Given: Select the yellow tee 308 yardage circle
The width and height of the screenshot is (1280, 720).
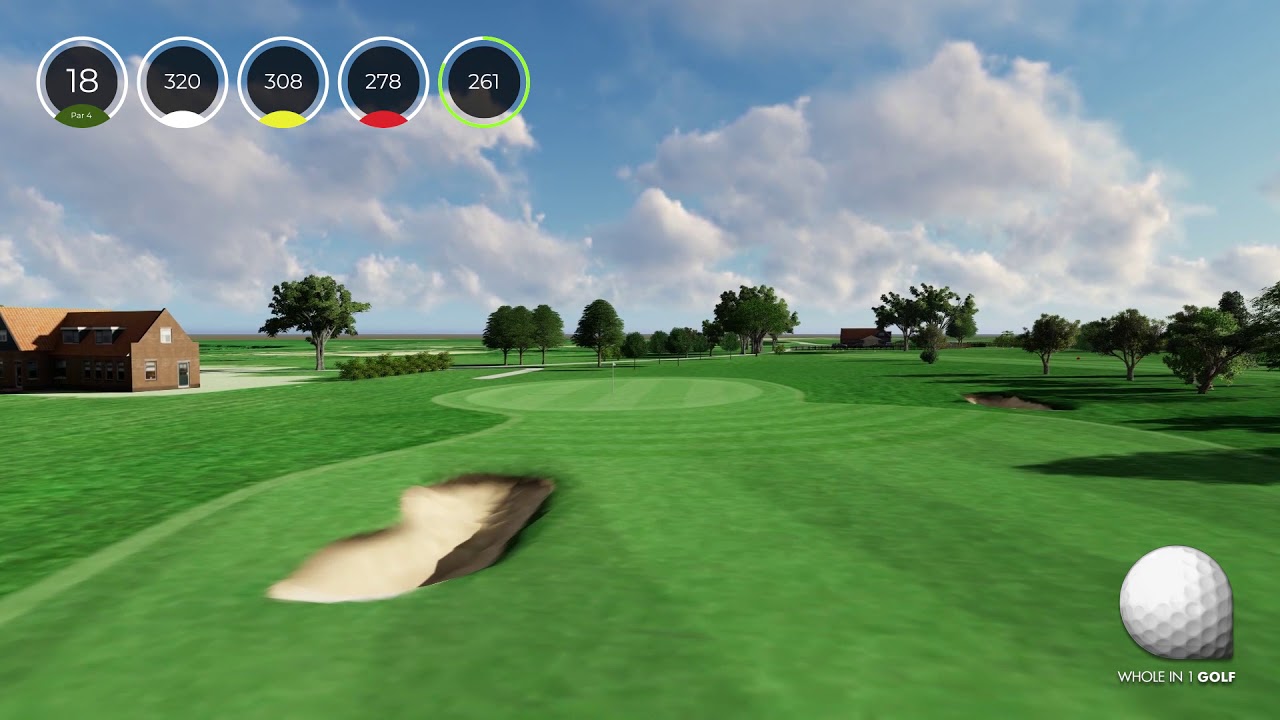Looking at the screenshot, I should (283, 82).
